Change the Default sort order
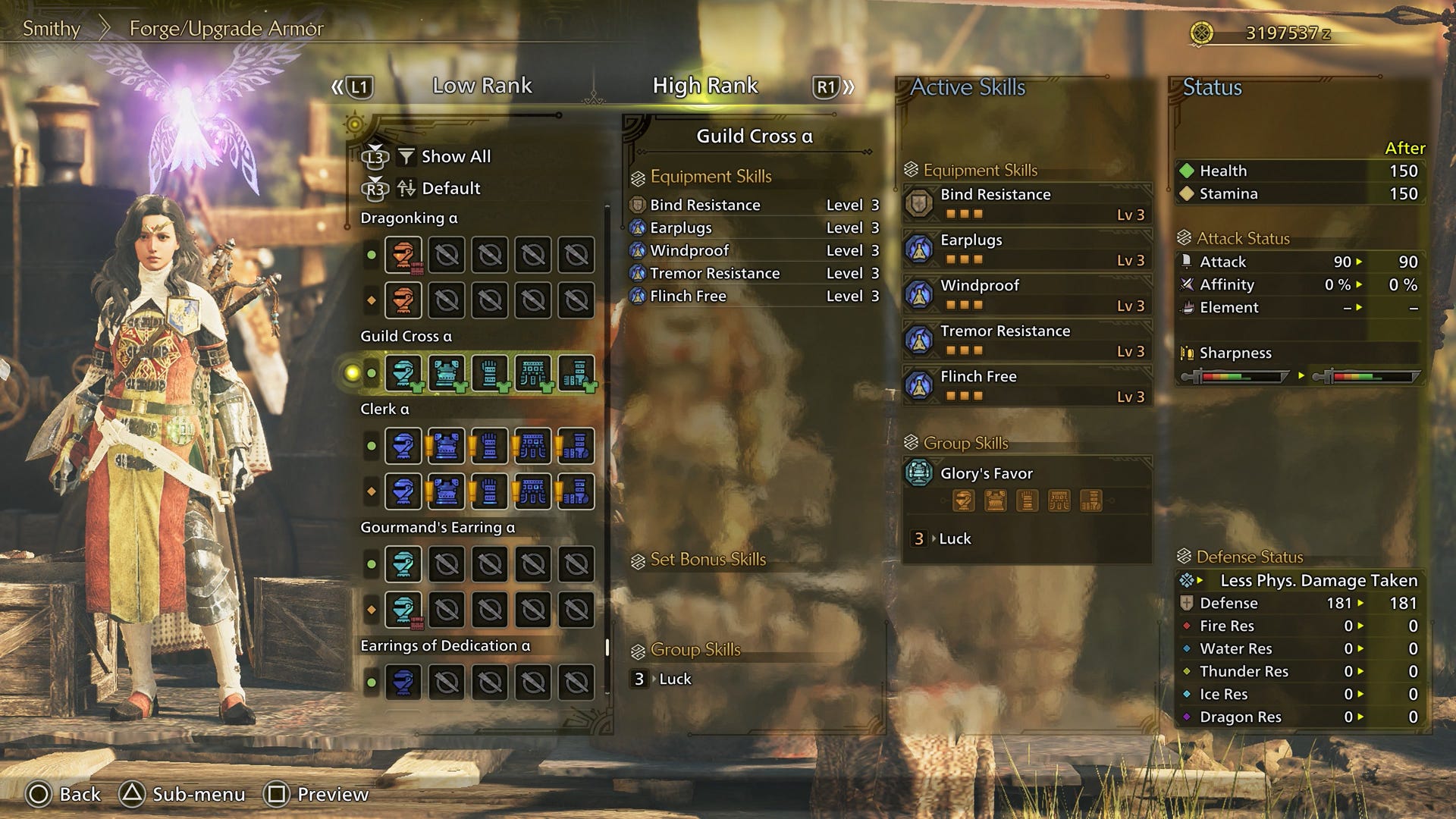This screenshot has height=819, width=1456. (451, 188)
